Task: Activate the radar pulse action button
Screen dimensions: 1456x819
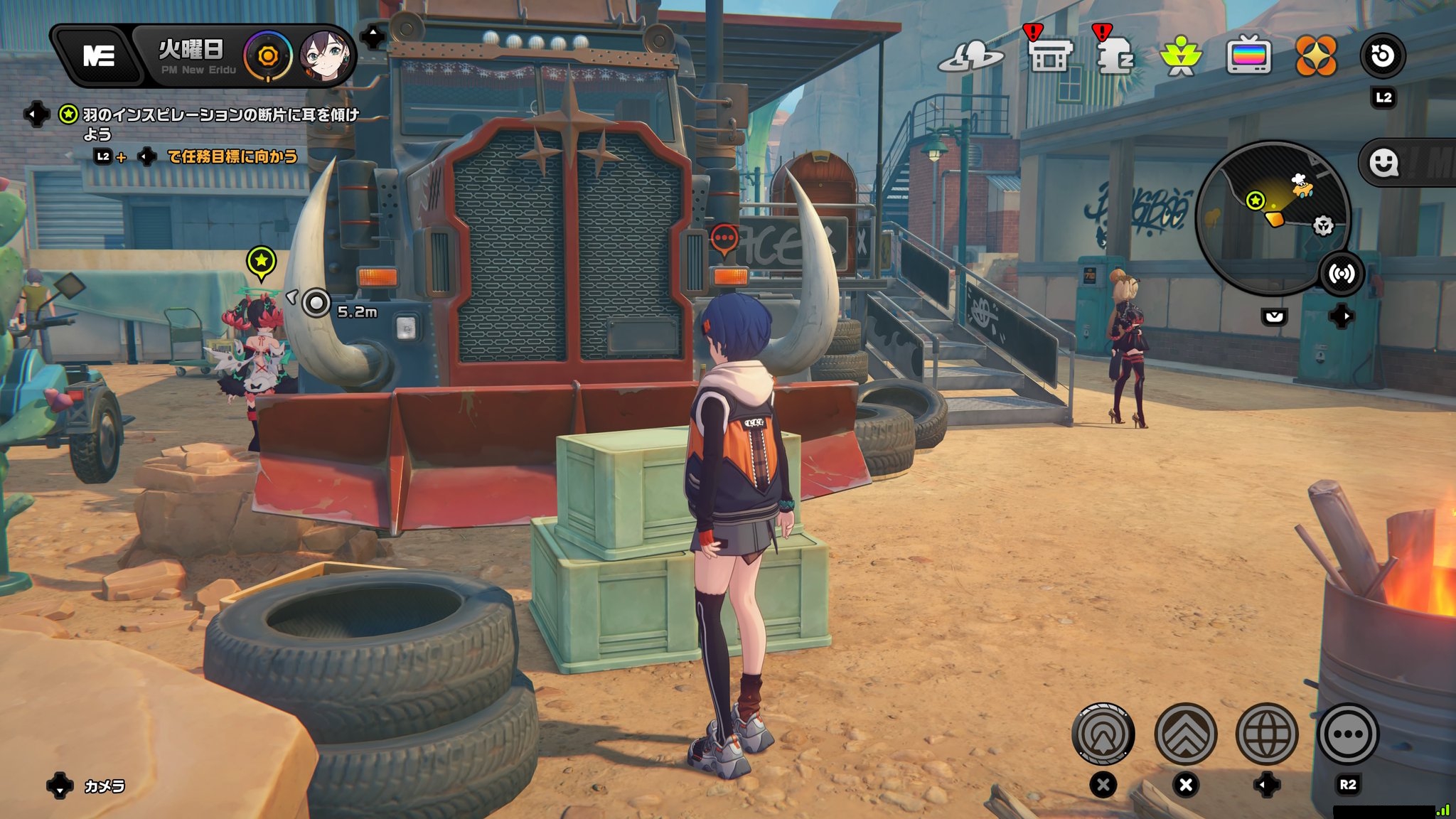Action: (x=1103, y=734)
